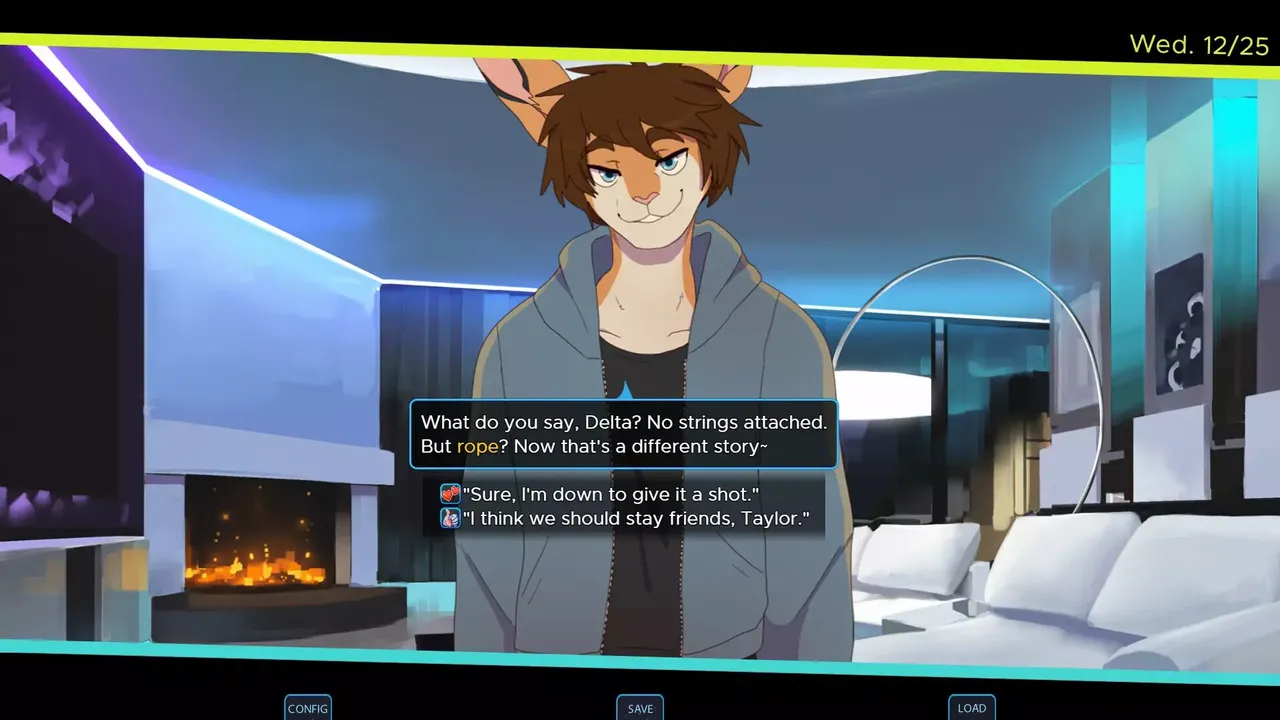The image size is (1280, 720).
Task: Choose "Sure, I'm down to give it a shot."
Action: pyautogui.click(x=610, y=494)
